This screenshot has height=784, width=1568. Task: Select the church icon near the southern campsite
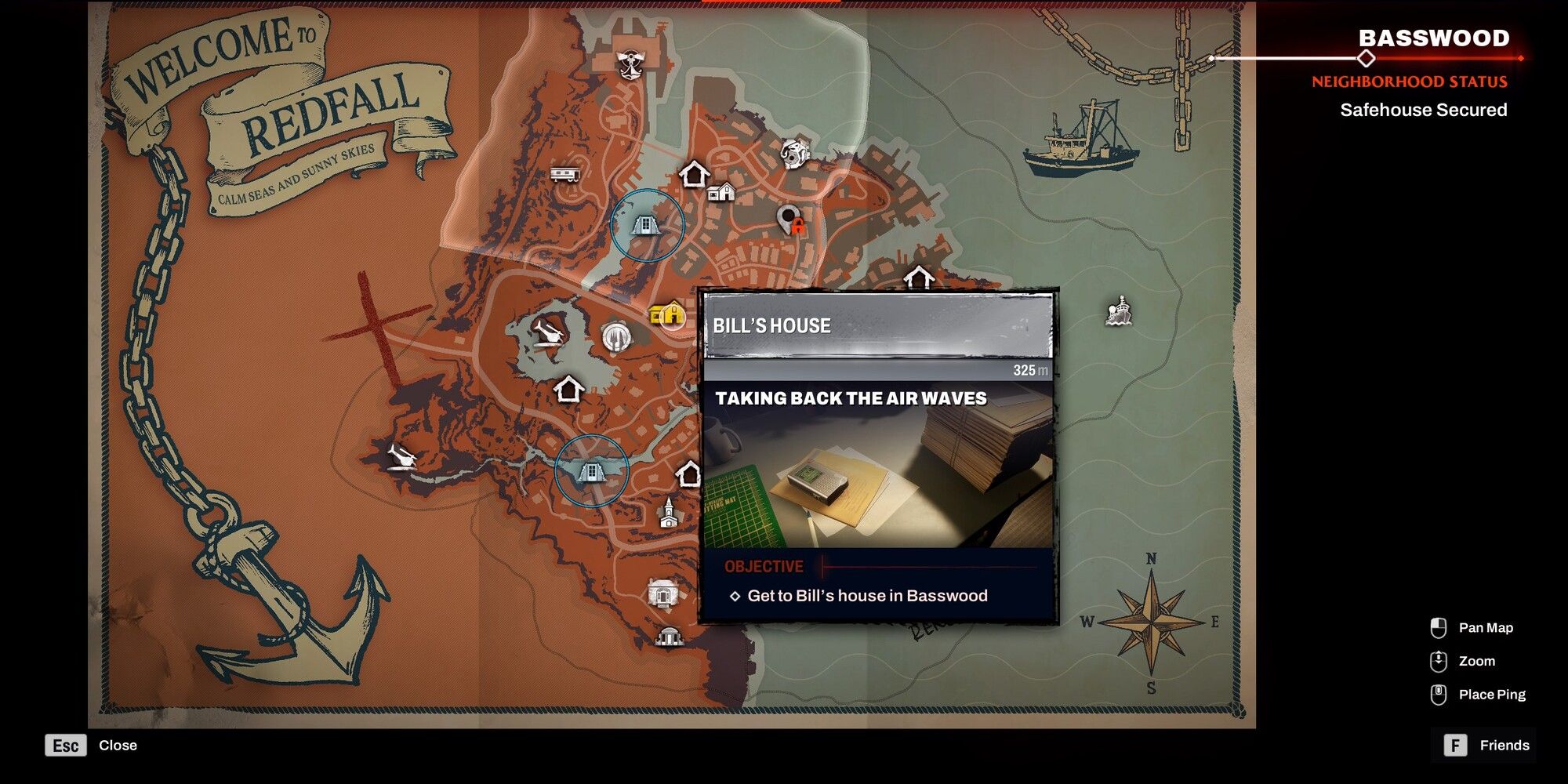[x=668, y=514]
